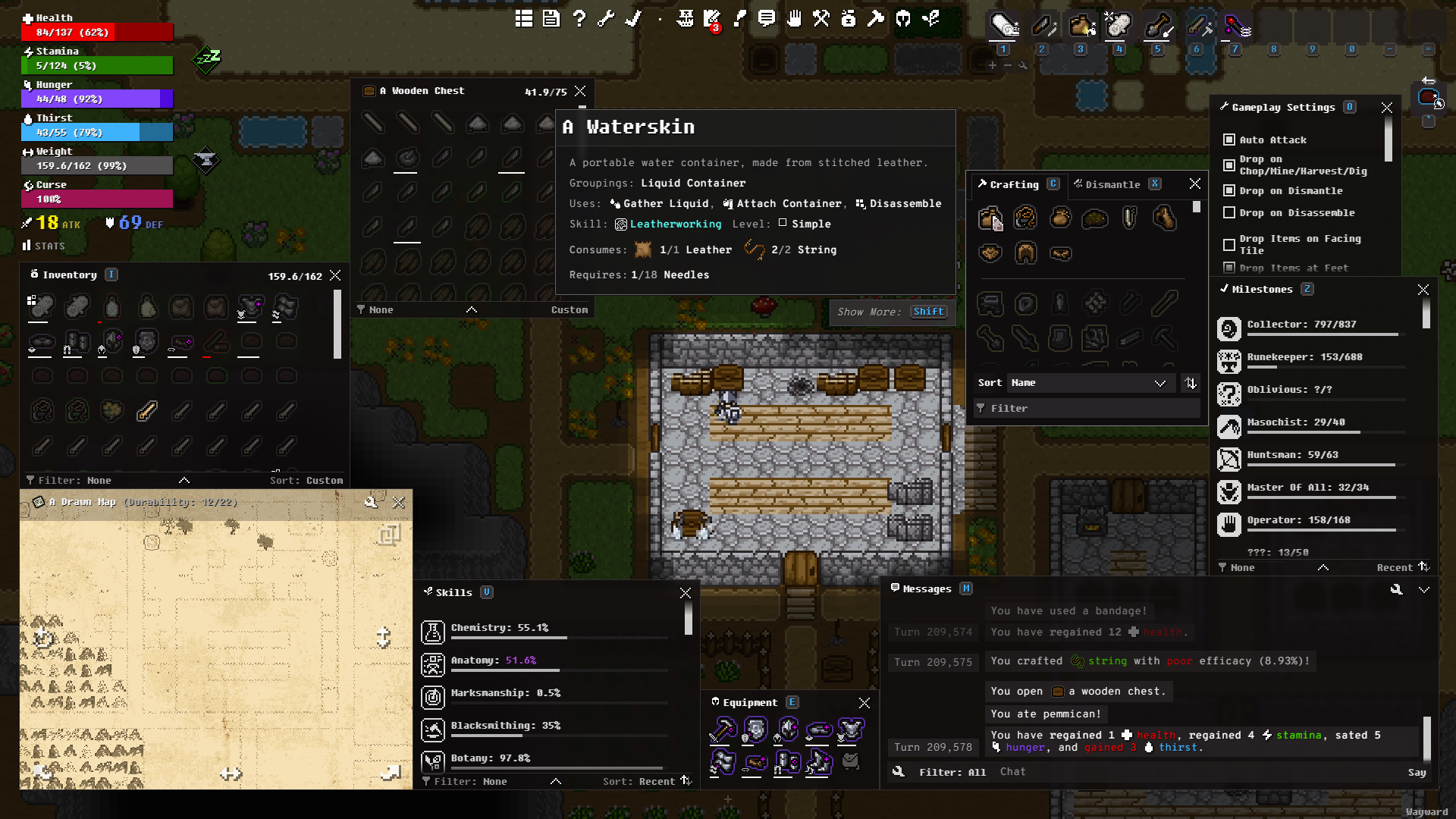Toggle Drop on Dismantle setting
Image resolution: width=1456 pixels, height=819 pixels.
(1229, 191)
